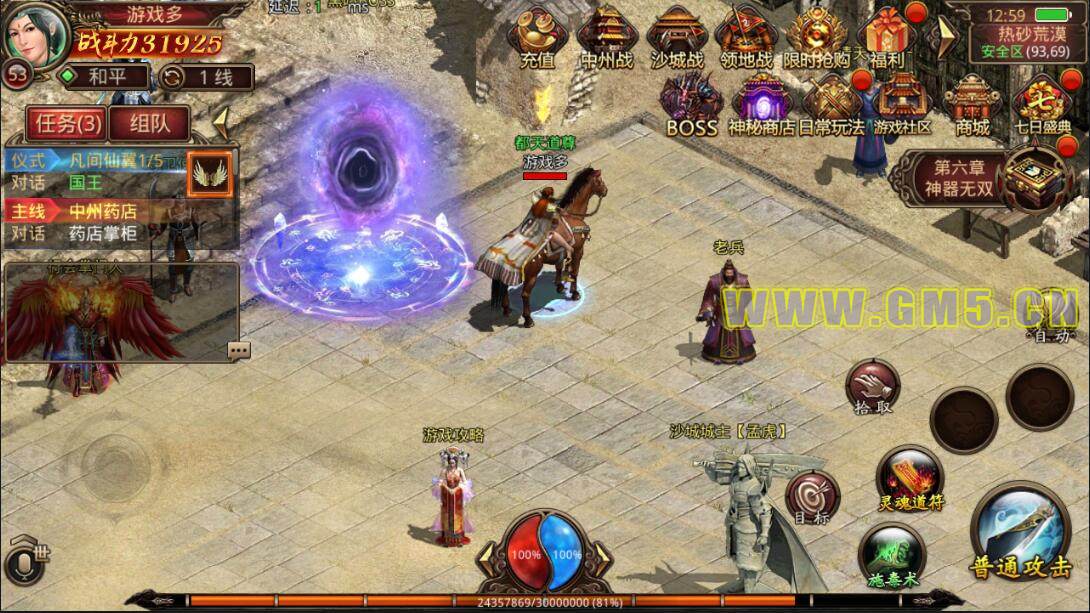This screenshot has width=1090, height=613.
Task: Cast the 施毒术 poison skill
Action: point(891,554)
